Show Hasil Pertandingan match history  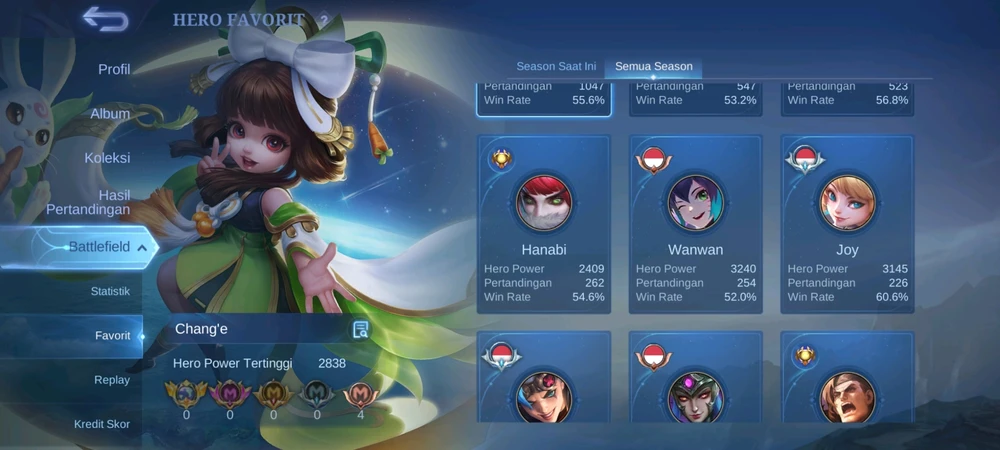[x=88, y=202]
